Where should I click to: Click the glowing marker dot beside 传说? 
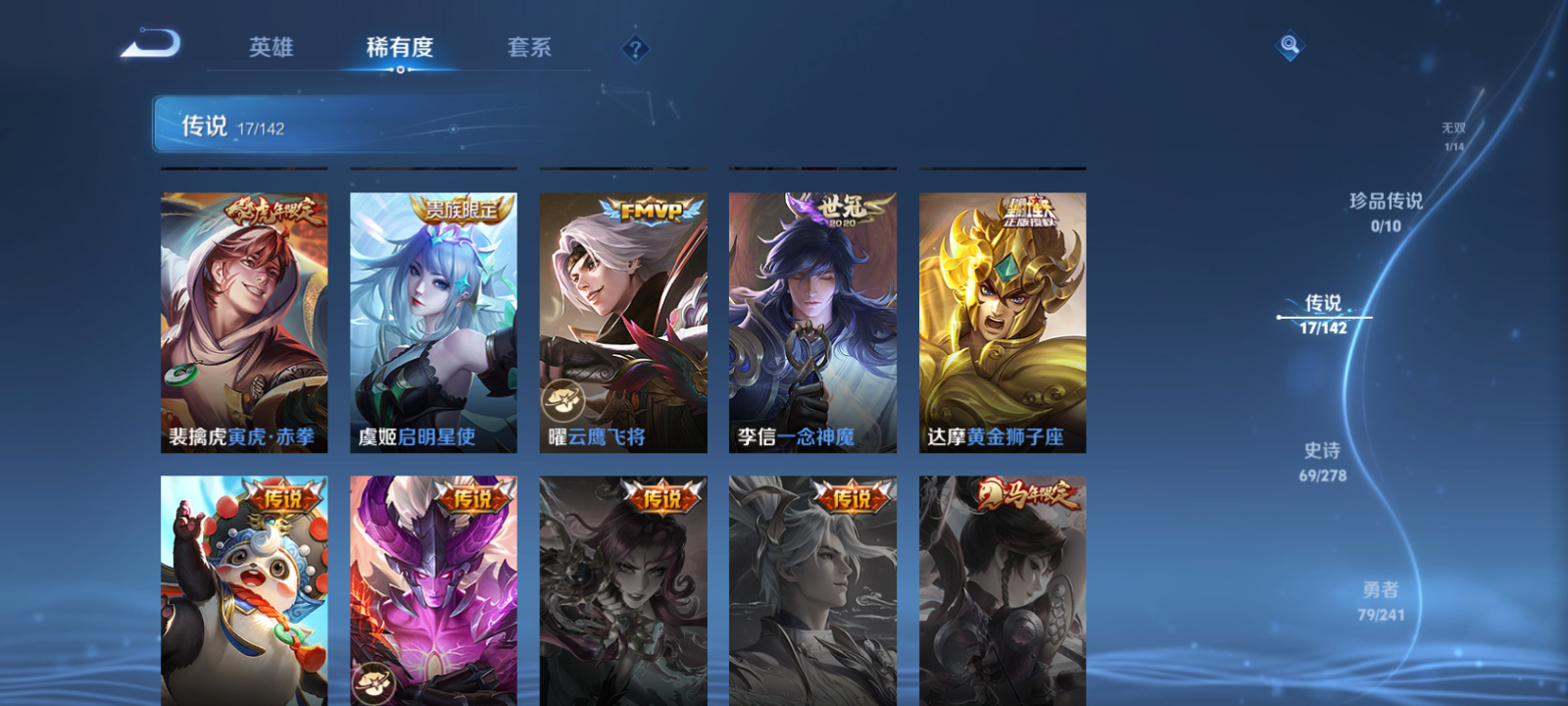click(x=1279, y=317)
